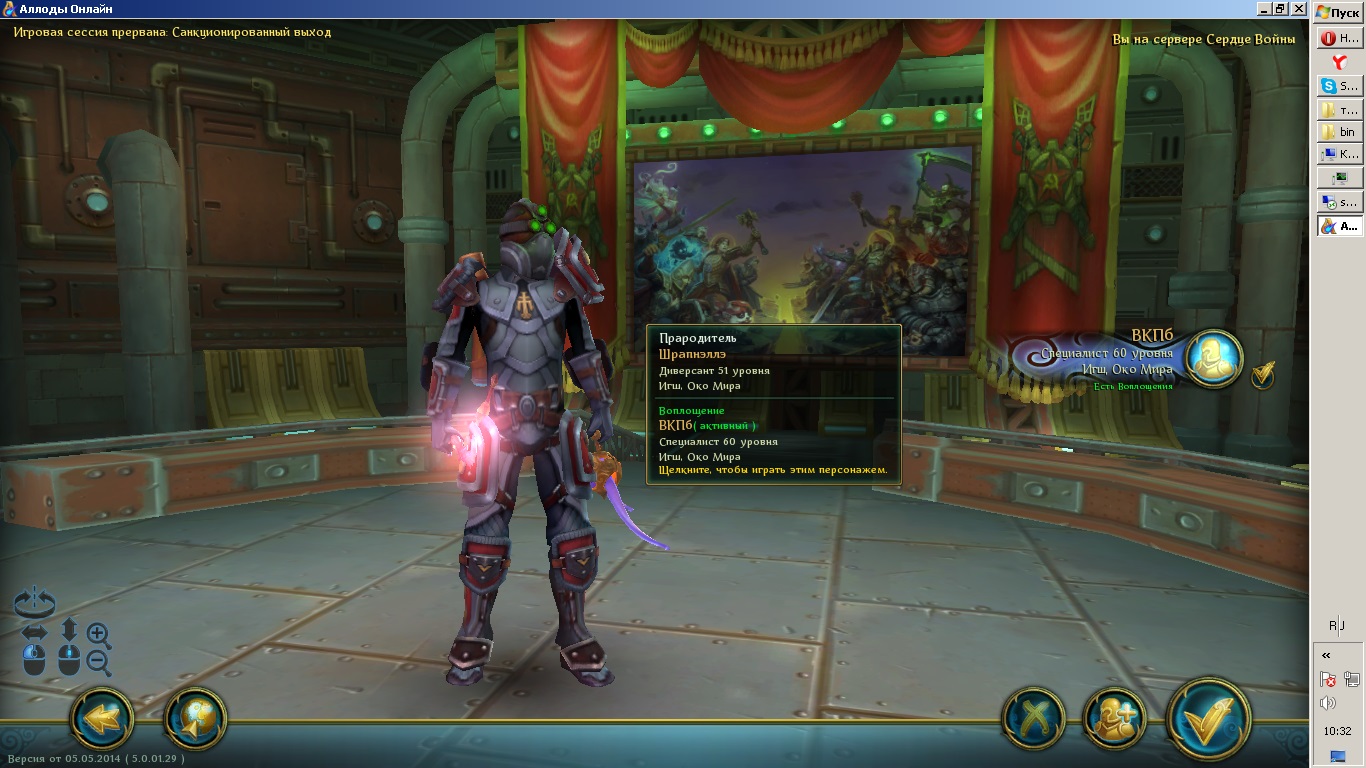Close the Аллоды Онлайн window

point(1299,8)
